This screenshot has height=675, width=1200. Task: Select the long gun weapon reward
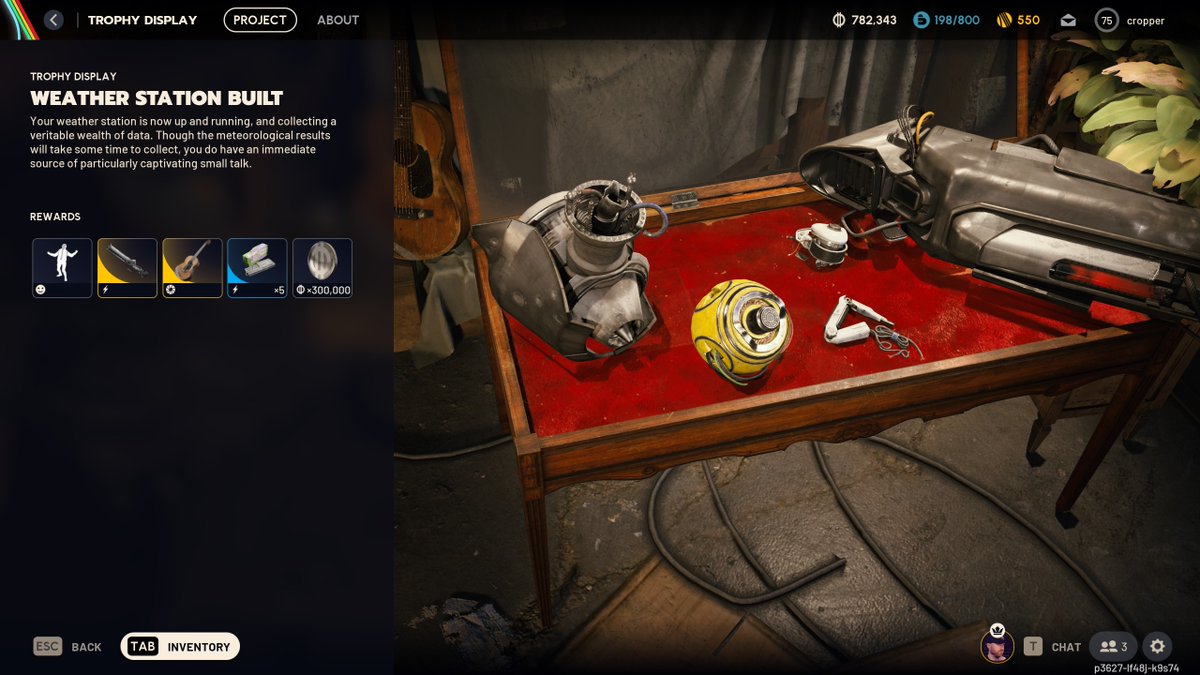click(127, 268)
